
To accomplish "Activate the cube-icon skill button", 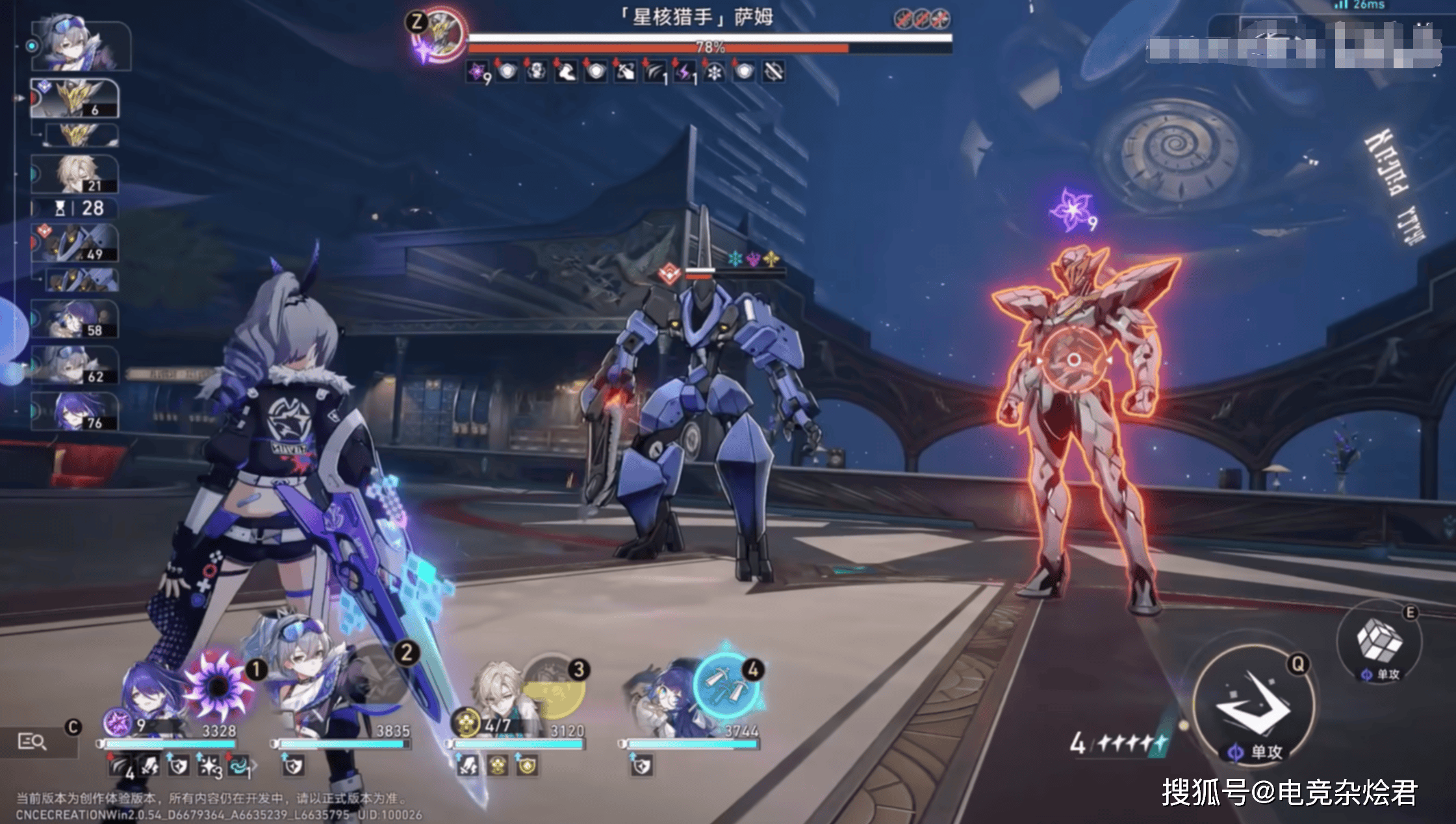I will pos(1379,641).
